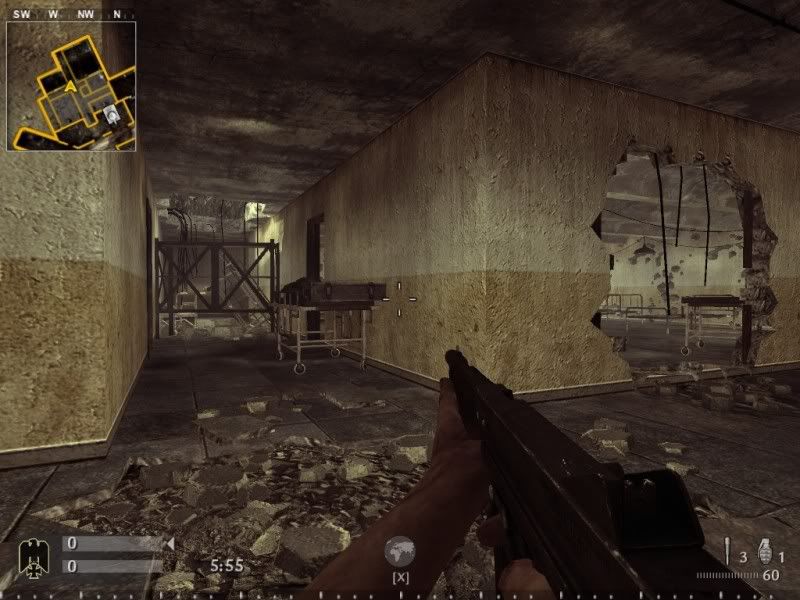Click the special grenade icon beside the 3
The height and width of the screenshot is (600, 800).
729,552
